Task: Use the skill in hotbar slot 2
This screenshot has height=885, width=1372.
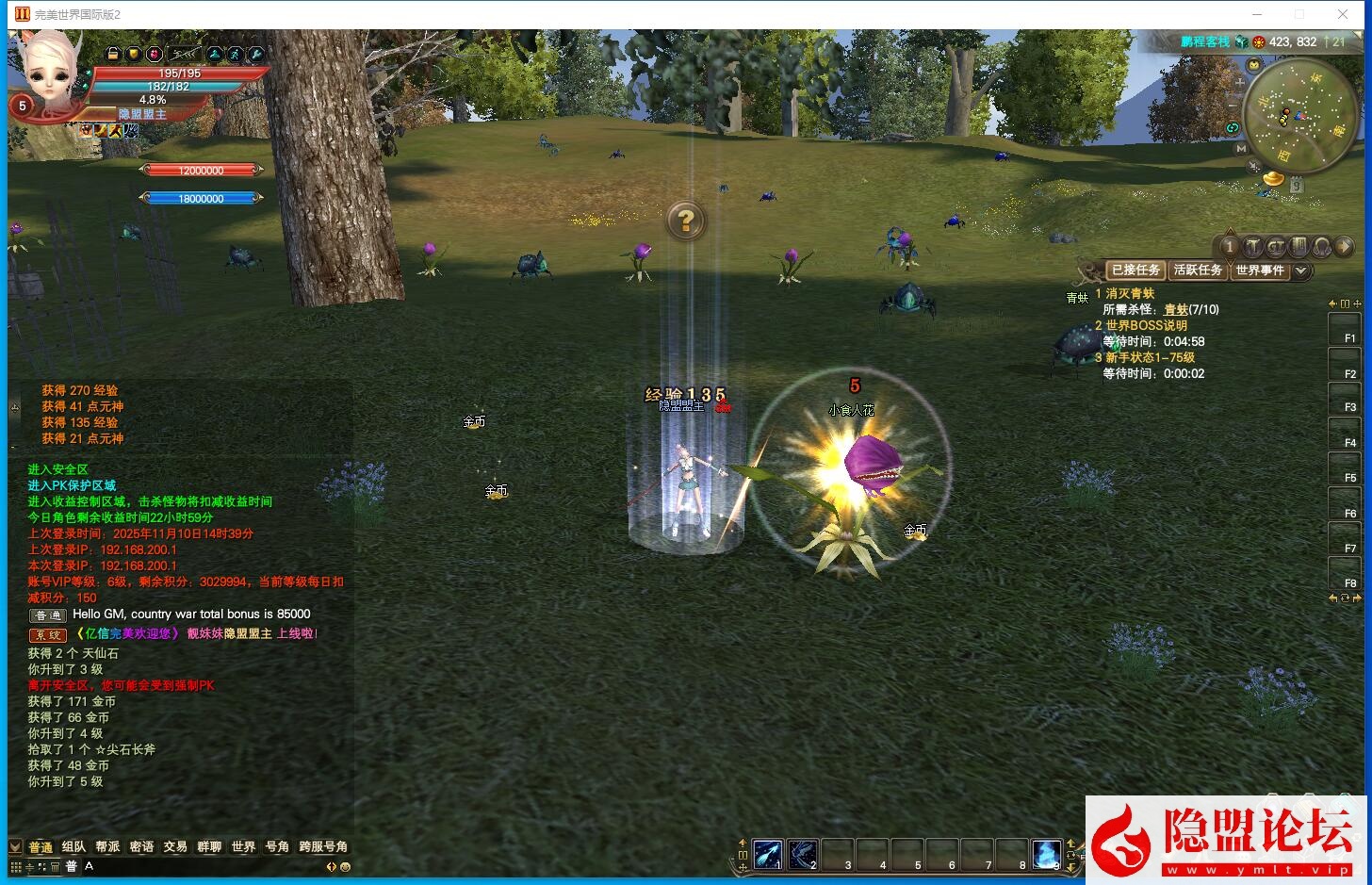Action: tap(802, 854)
